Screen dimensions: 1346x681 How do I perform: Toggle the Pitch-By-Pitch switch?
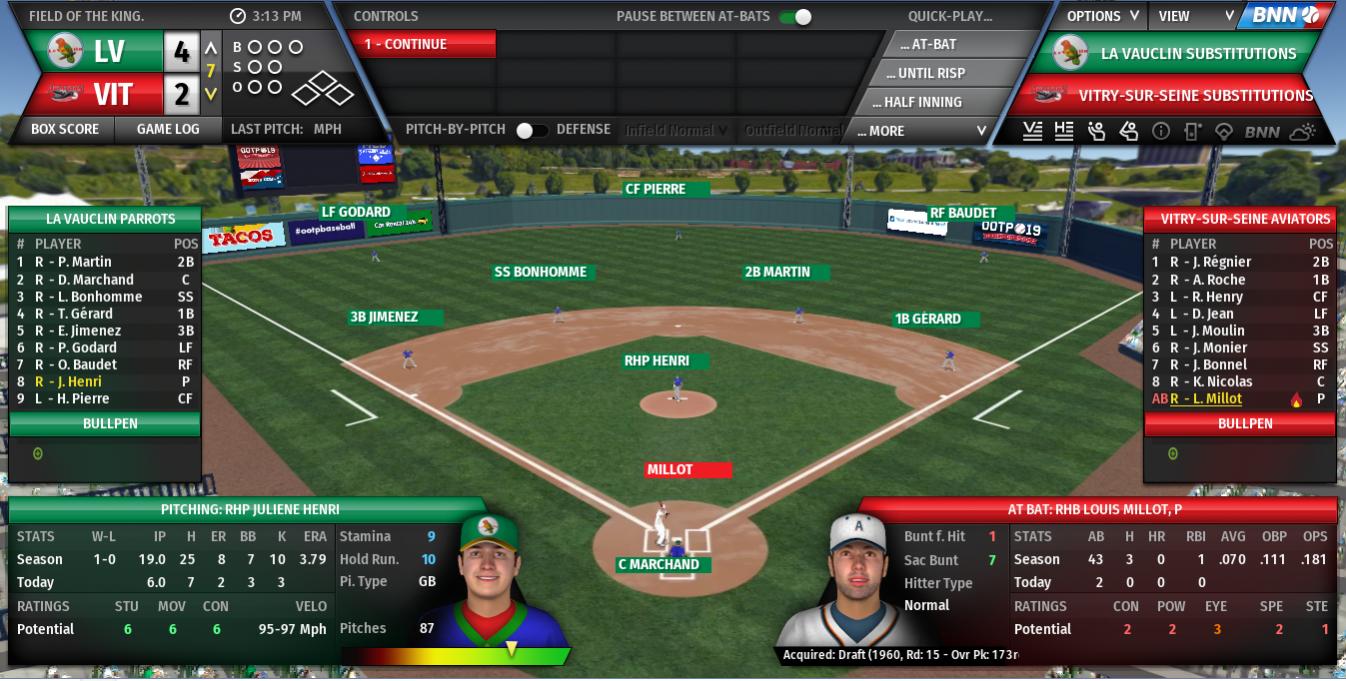click(x=531, y=130)
